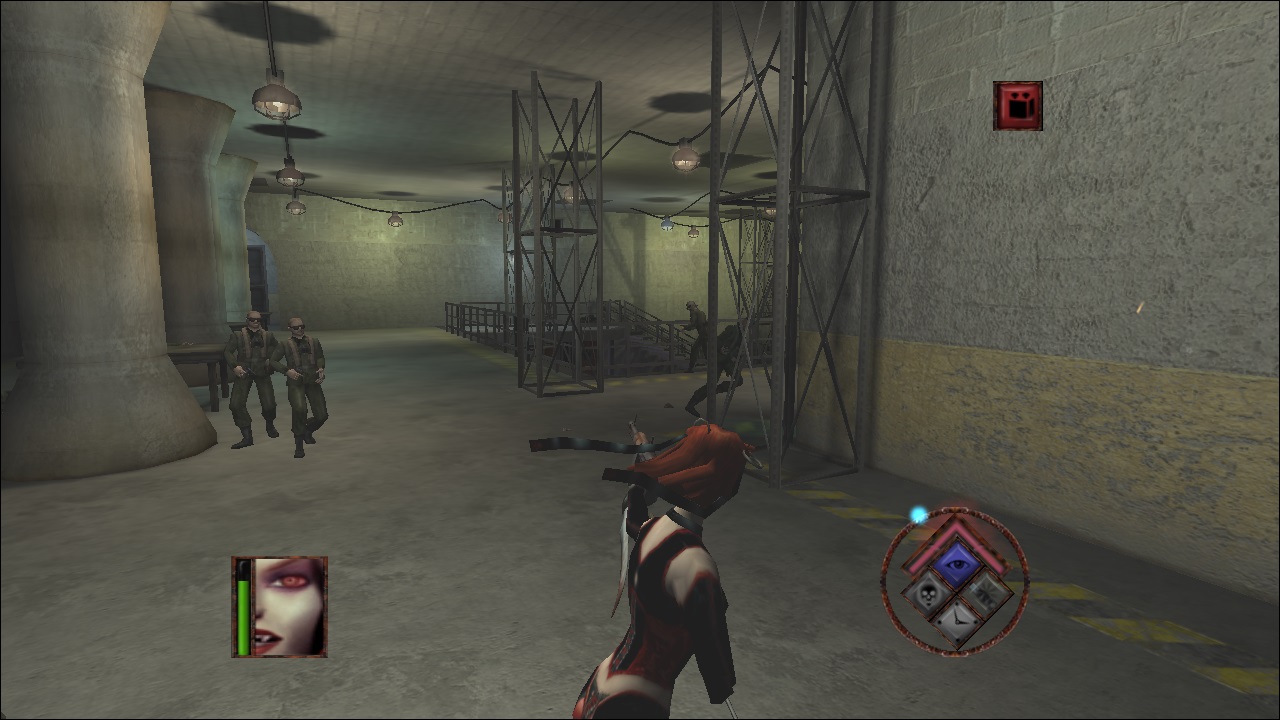
Task: Click the blue glowing orb beside the dial
Action: pyautogui.click(x=918, y=513)
